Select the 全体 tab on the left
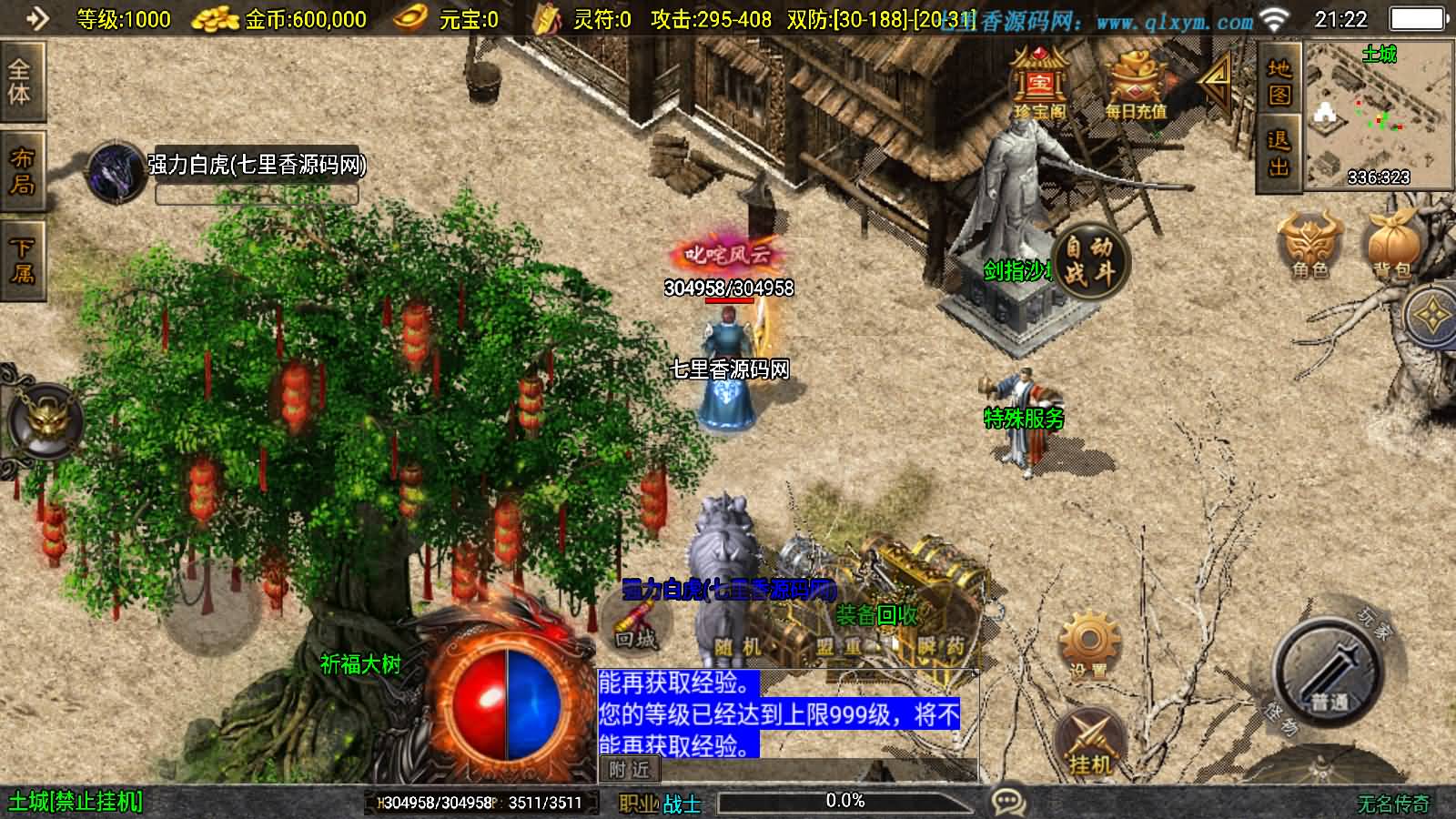 (20, 82)
